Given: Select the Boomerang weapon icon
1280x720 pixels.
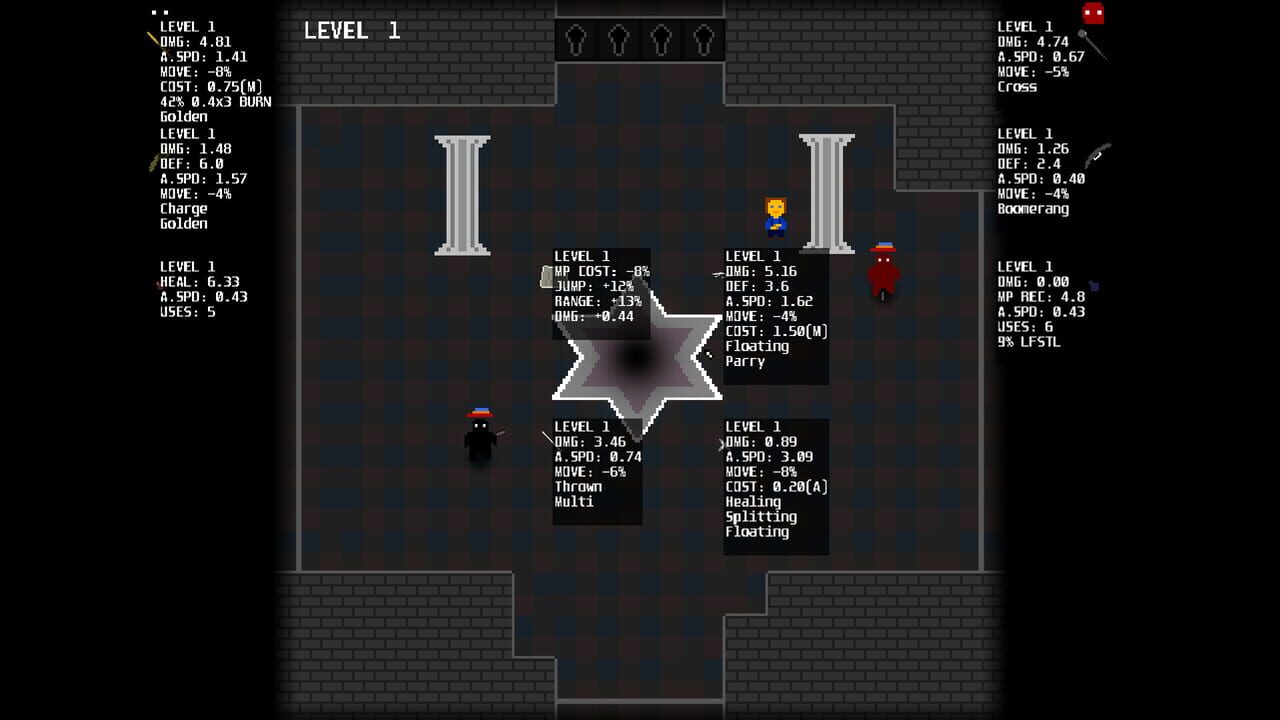Looking at the screenshot, I should (1097, 155).
